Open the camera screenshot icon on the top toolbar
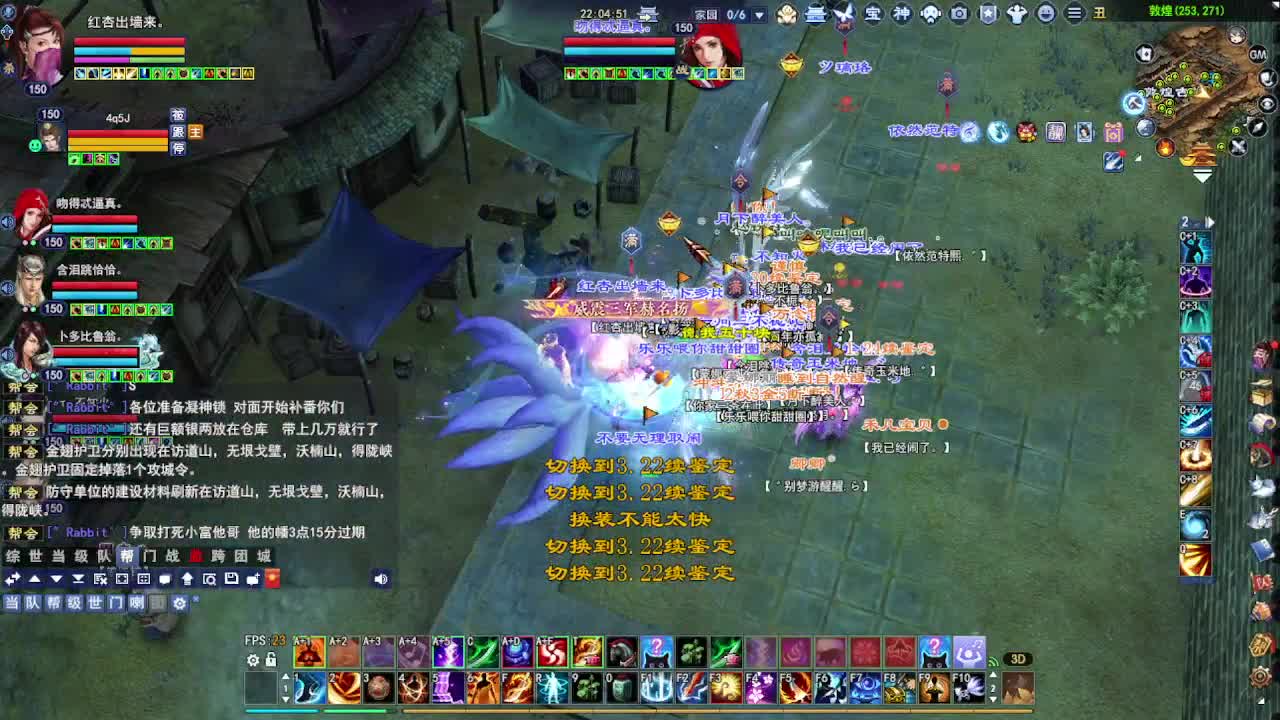 click(960, 13)
